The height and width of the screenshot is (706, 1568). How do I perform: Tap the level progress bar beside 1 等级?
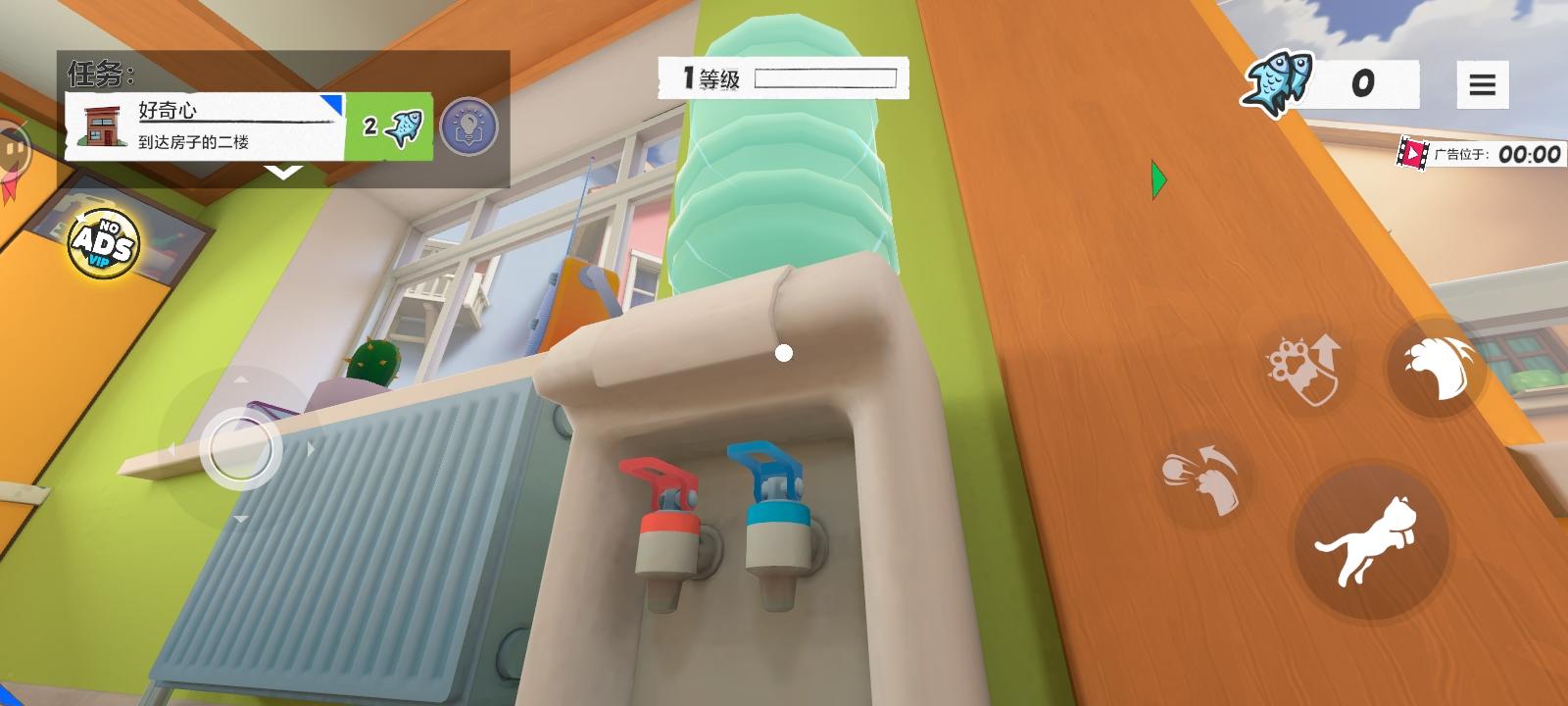(828, 76)
